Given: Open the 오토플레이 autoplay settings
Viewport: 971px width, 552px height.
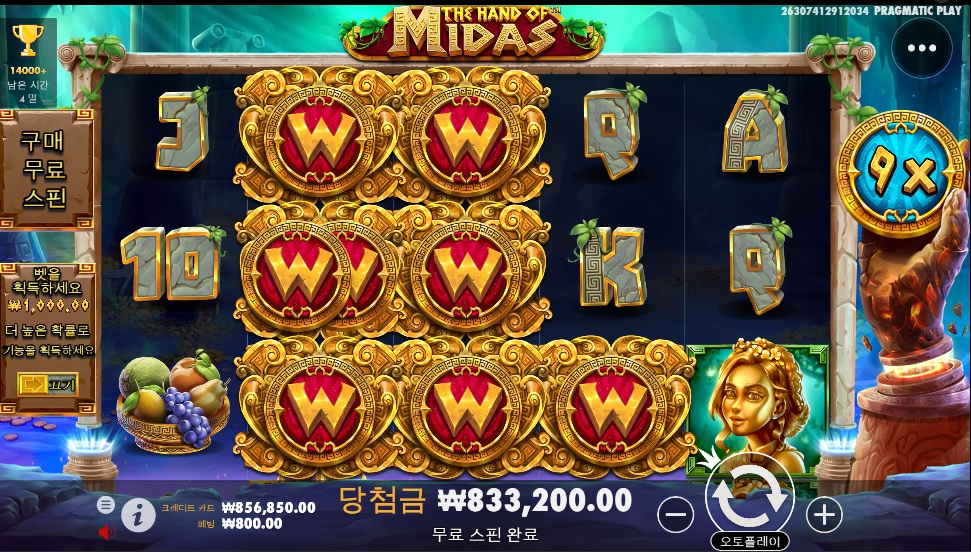Looking at the screenshot, I should click(x=750, y=541).
